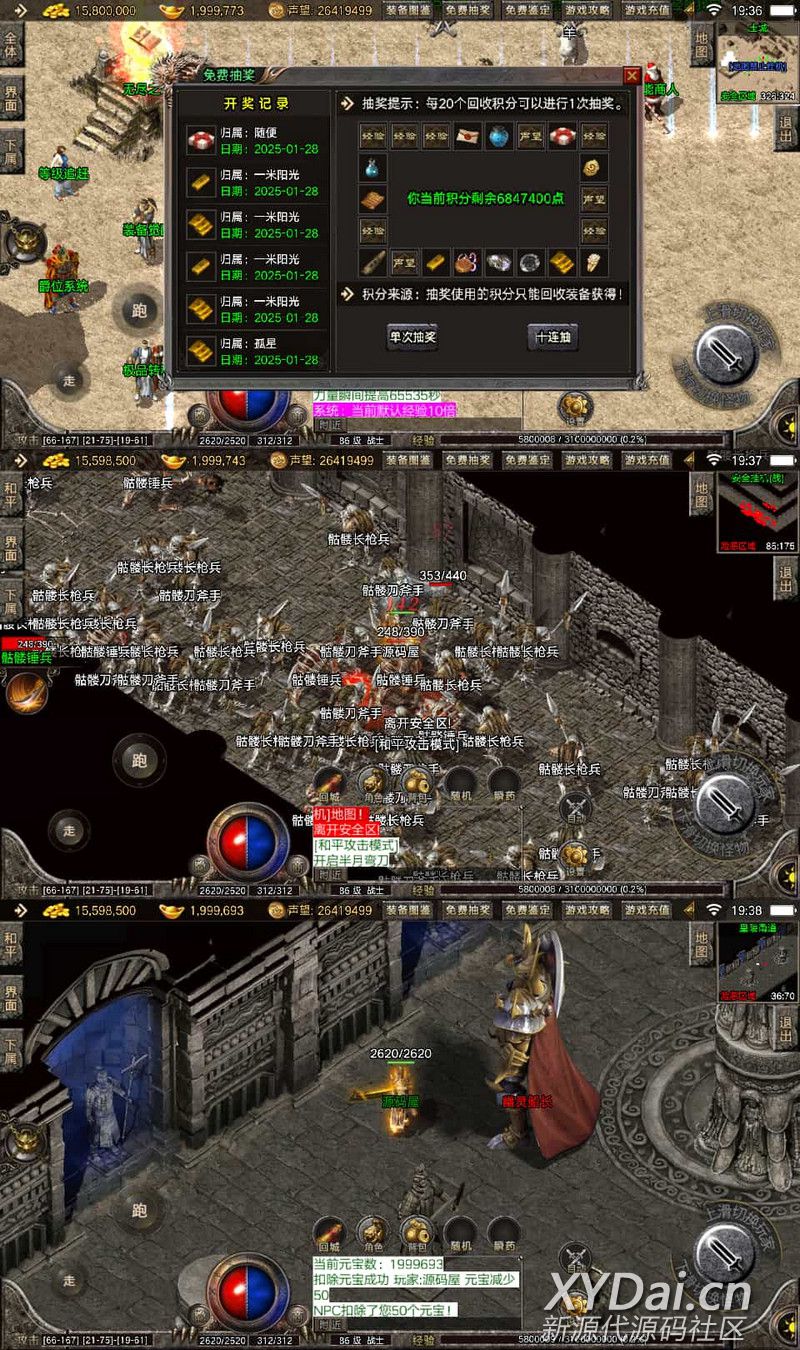Open the prize record row for 随便
Viewport: 800px width, 1350px height.
[256, 141]
